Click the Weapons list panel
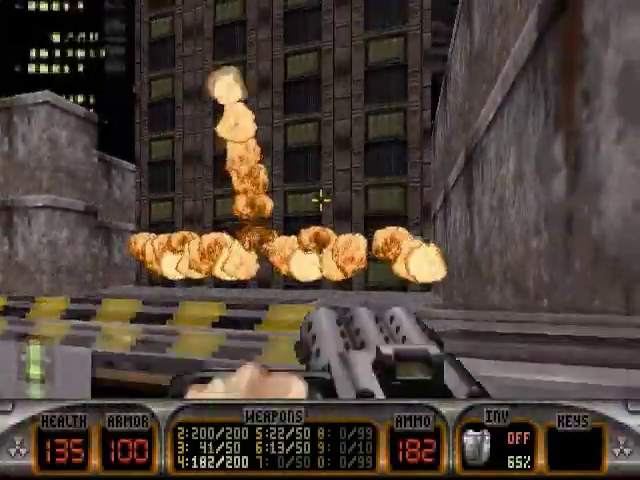 coord(273,447)
